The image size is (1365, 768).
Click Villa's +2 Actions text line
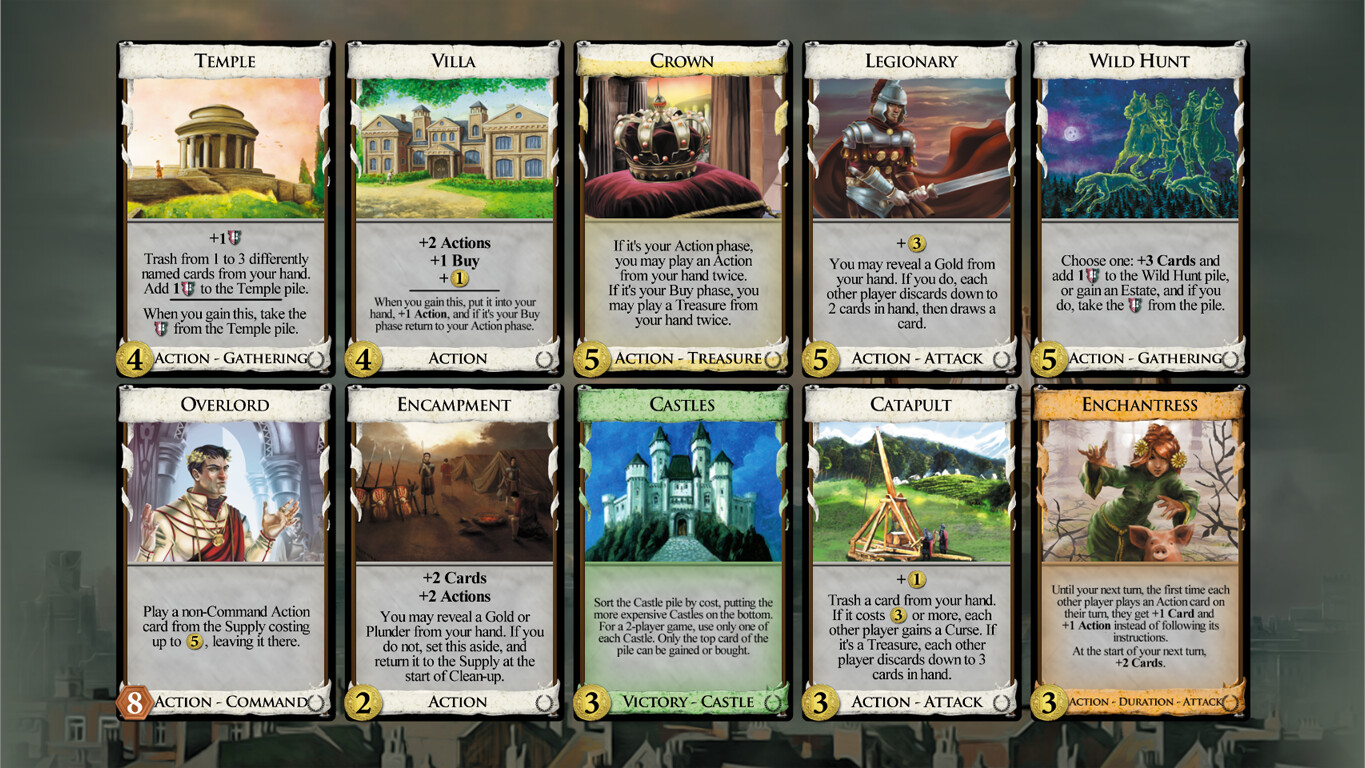coord(453,243)
